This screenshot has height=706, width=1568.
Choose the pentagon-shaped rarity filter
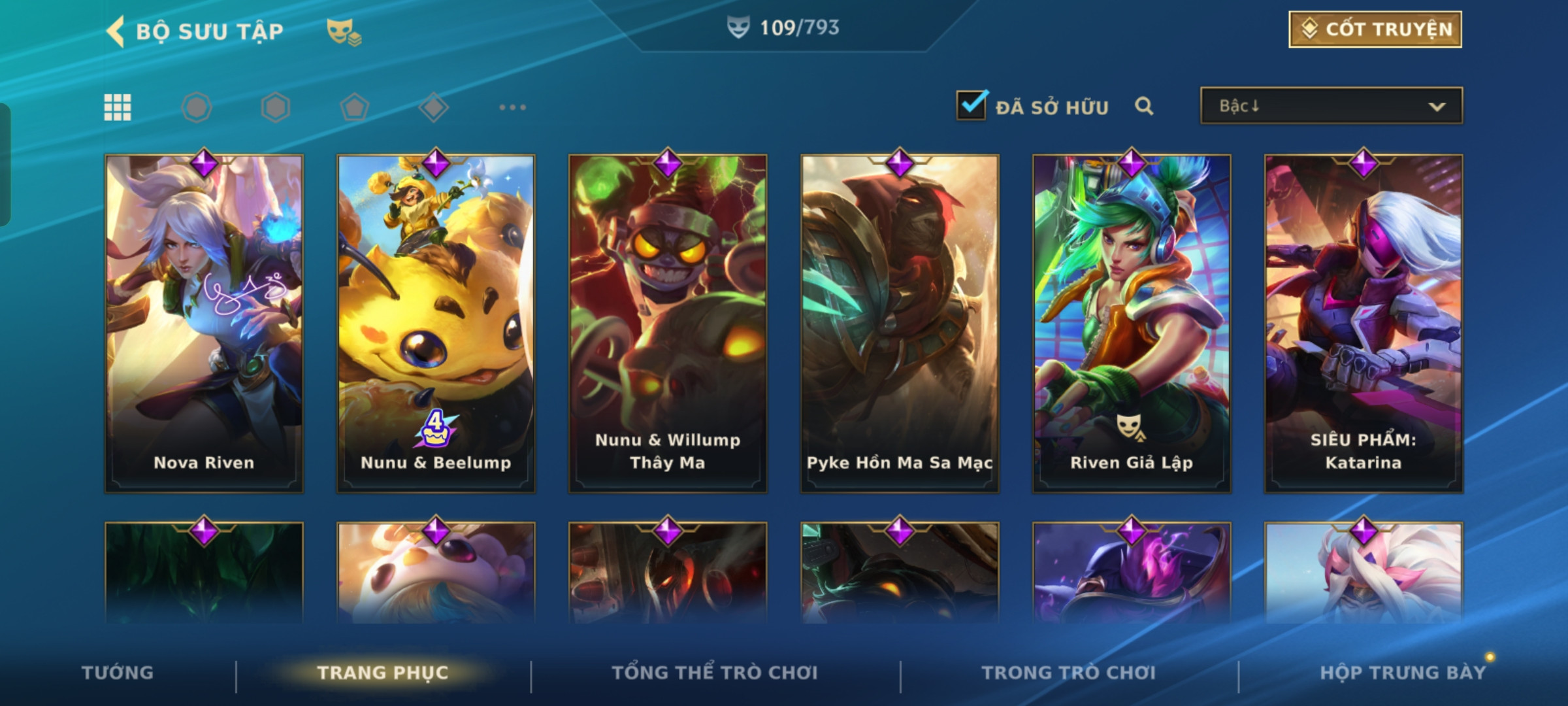[x=354, y=107]
